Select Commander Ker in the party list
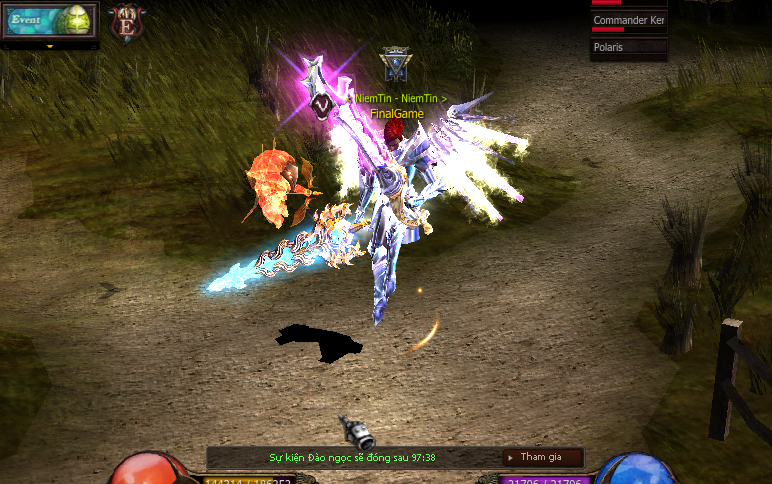772x484 pixels. pos(628,21)
